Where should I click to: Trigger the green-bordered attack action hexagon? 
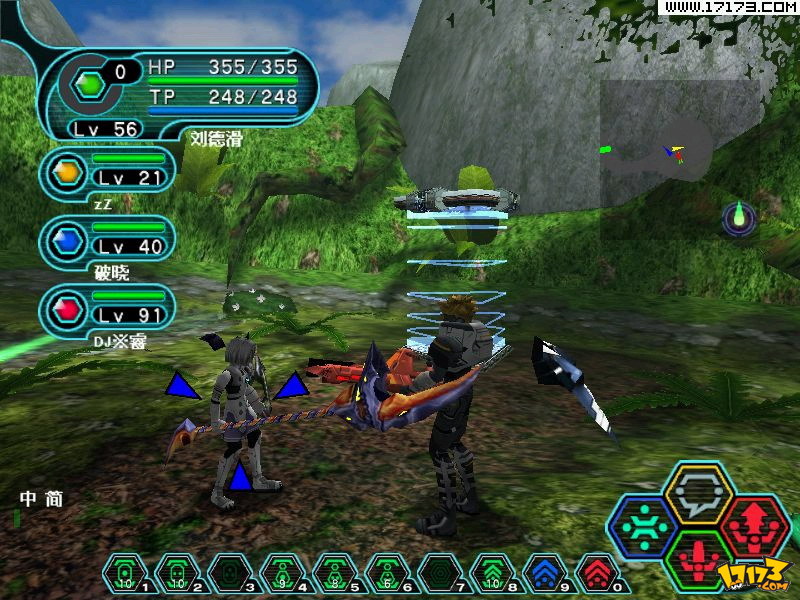click(x=699, y=558)
